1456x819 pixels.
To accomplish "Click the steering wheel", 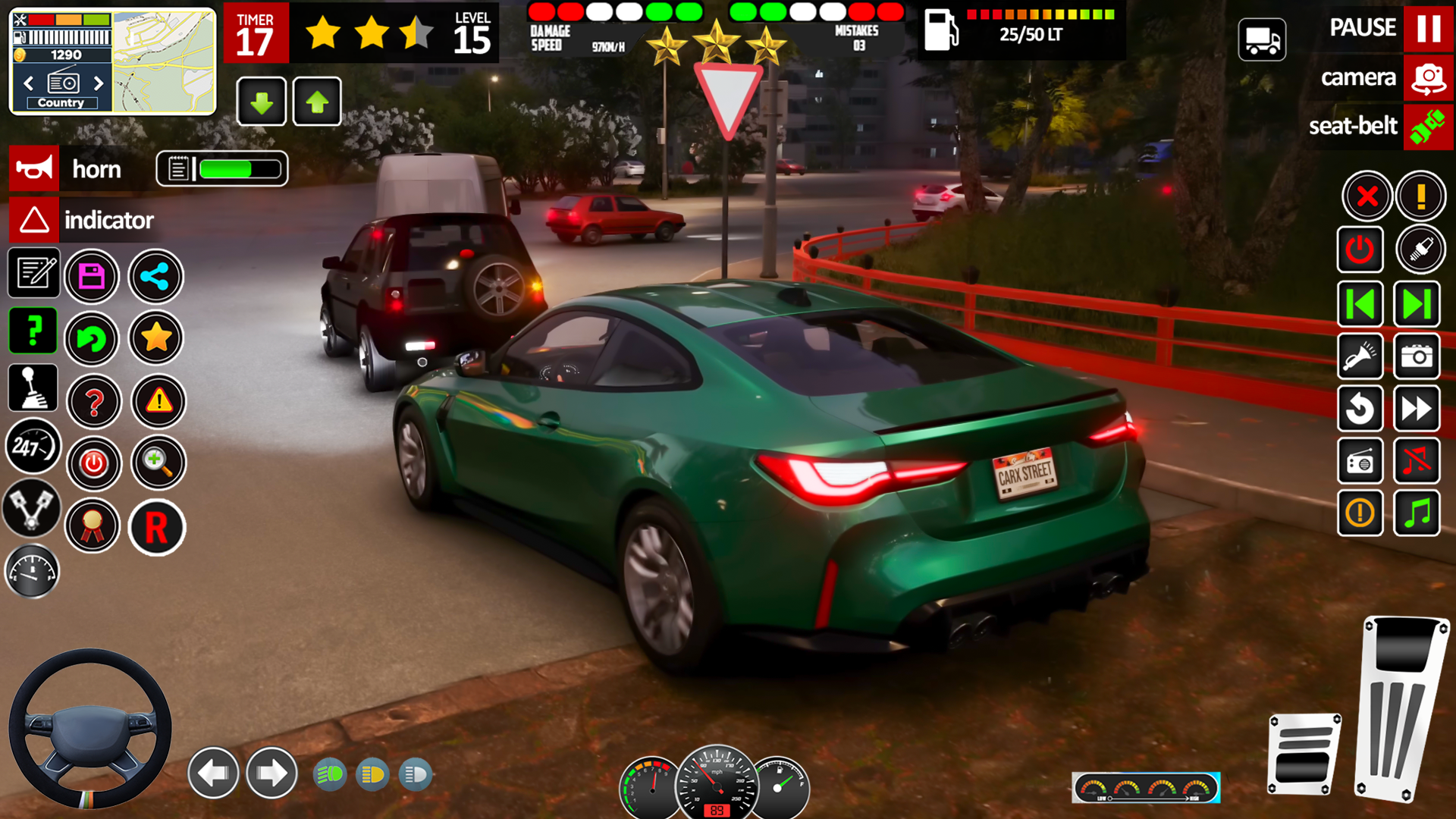I will click(91, 728).
